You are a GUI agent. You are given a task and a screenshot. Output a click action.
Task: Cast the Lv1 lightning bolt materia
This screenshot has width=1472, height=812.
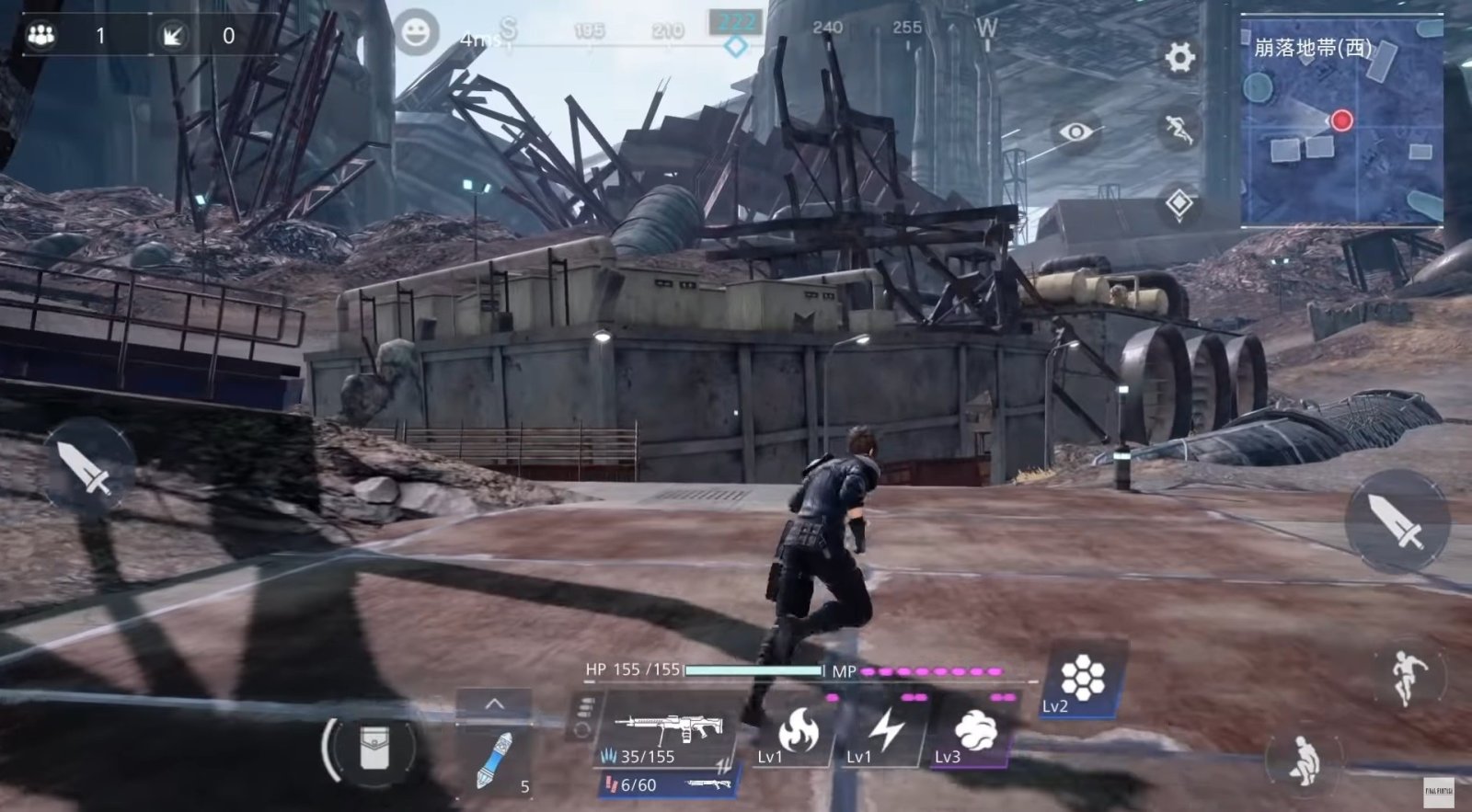click(x=885, y=733)
